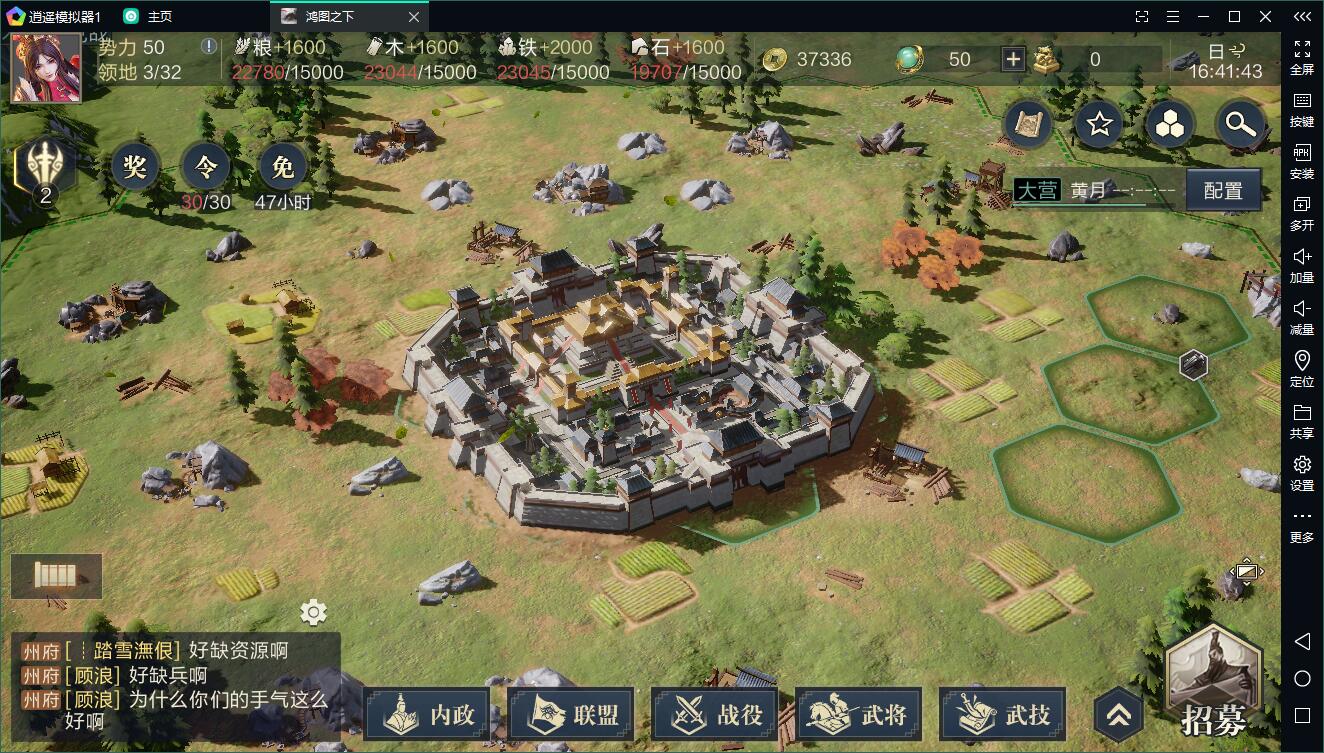Open the 免 protection icon
The width and height of the screenshot is (1324, 753).
point(283,166)
